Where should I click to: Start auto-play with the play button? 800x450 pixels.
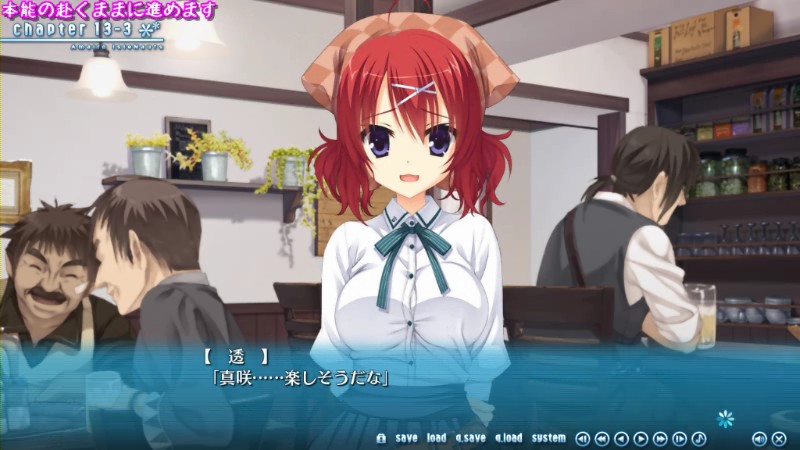640,438
